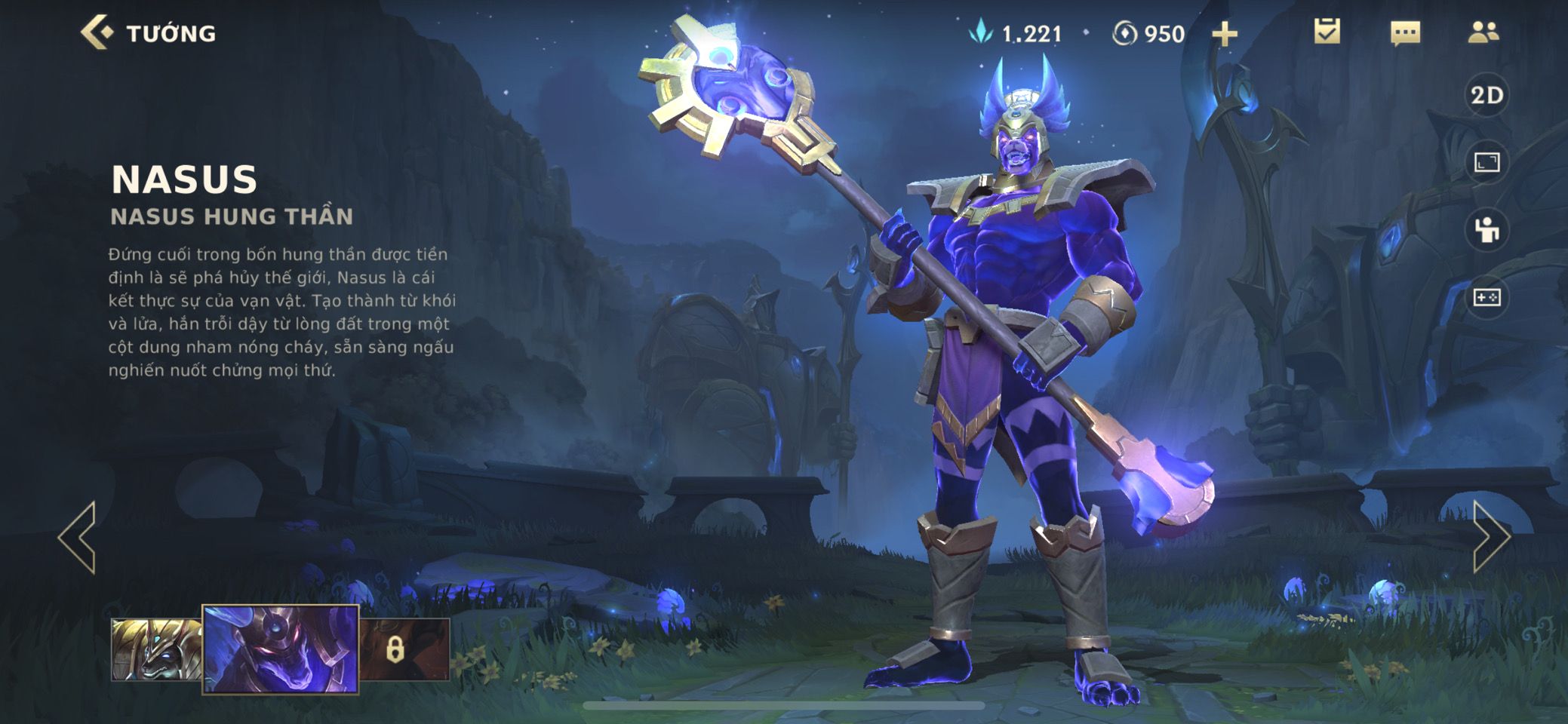The width and height of the screenshot is (1568, 724).
Task: Select the Nasus Hung Thần skin thumbnail
Action: pyautogui.click(x=280, y=649)
